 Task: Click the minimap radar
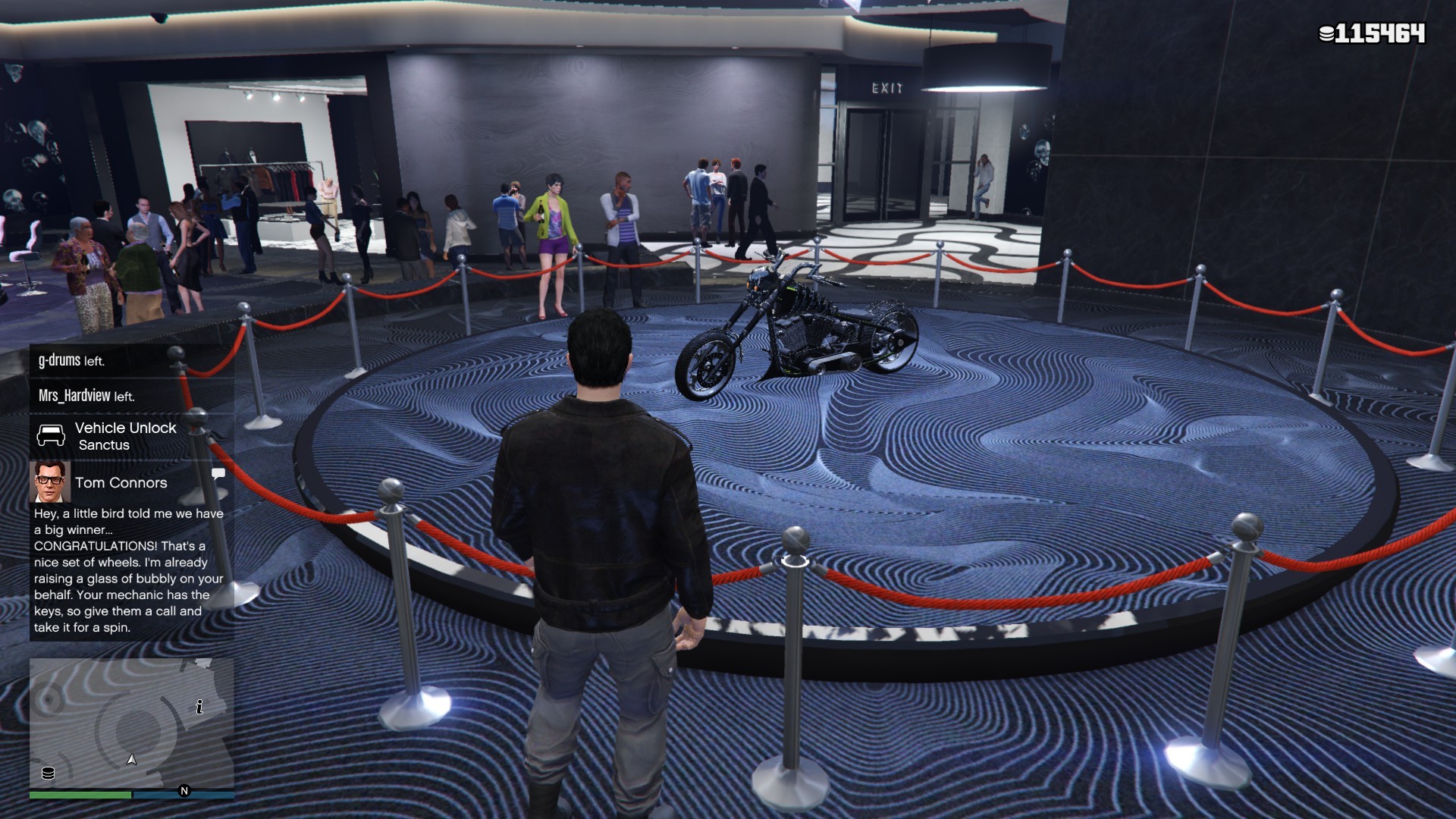pyautogui.click(x=131, y=724)
